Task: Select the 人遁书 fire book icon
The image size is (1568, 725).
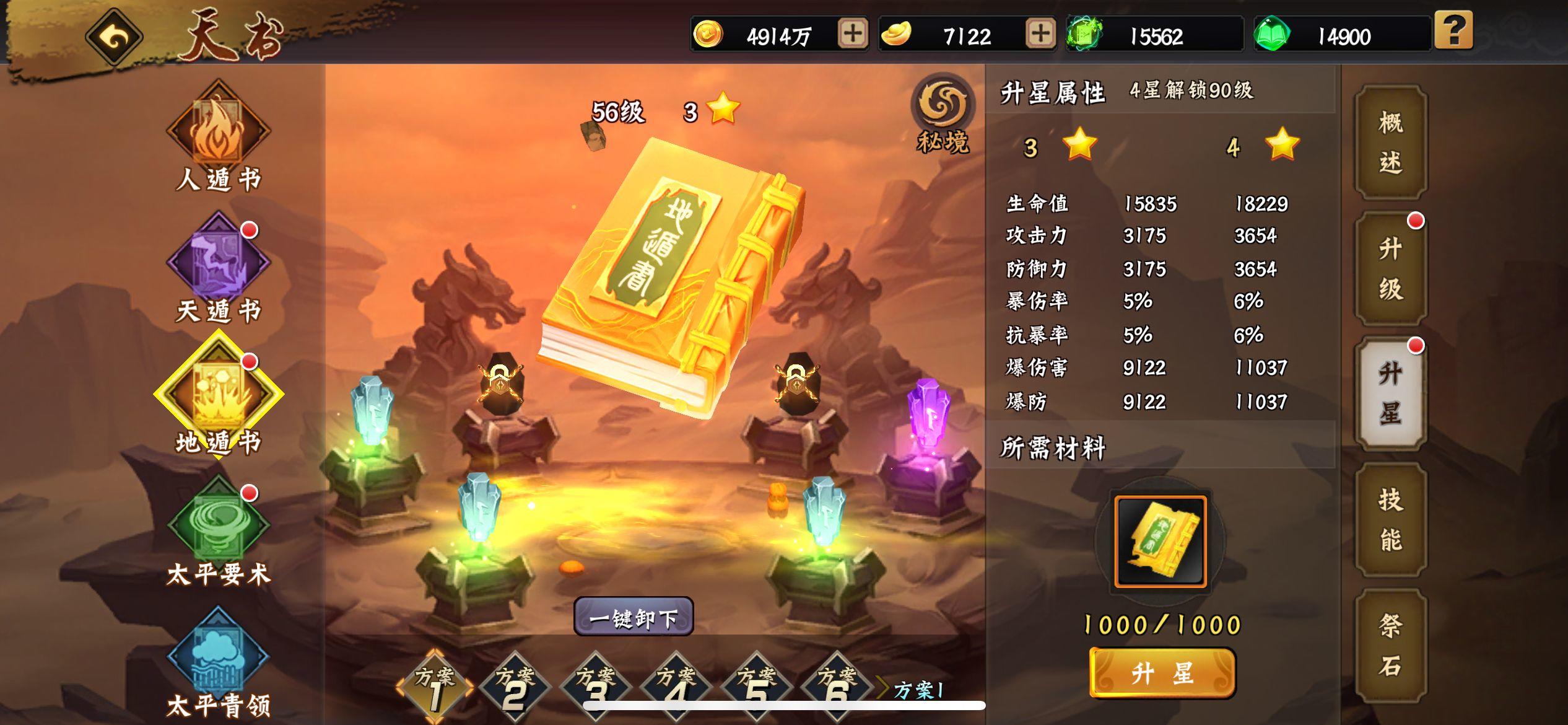Action: click(219, 130)
